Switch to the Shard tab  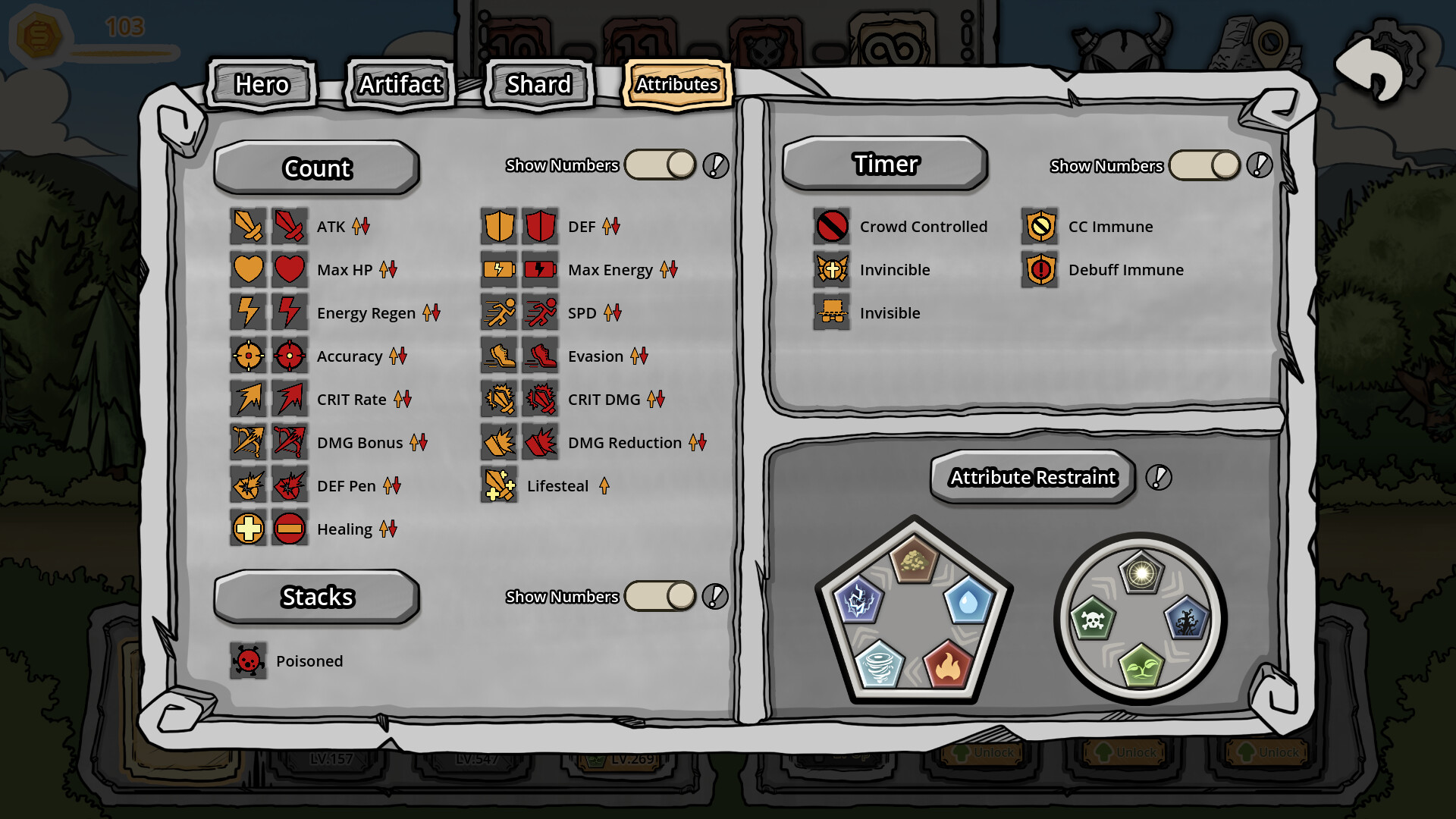click(538, 85)
